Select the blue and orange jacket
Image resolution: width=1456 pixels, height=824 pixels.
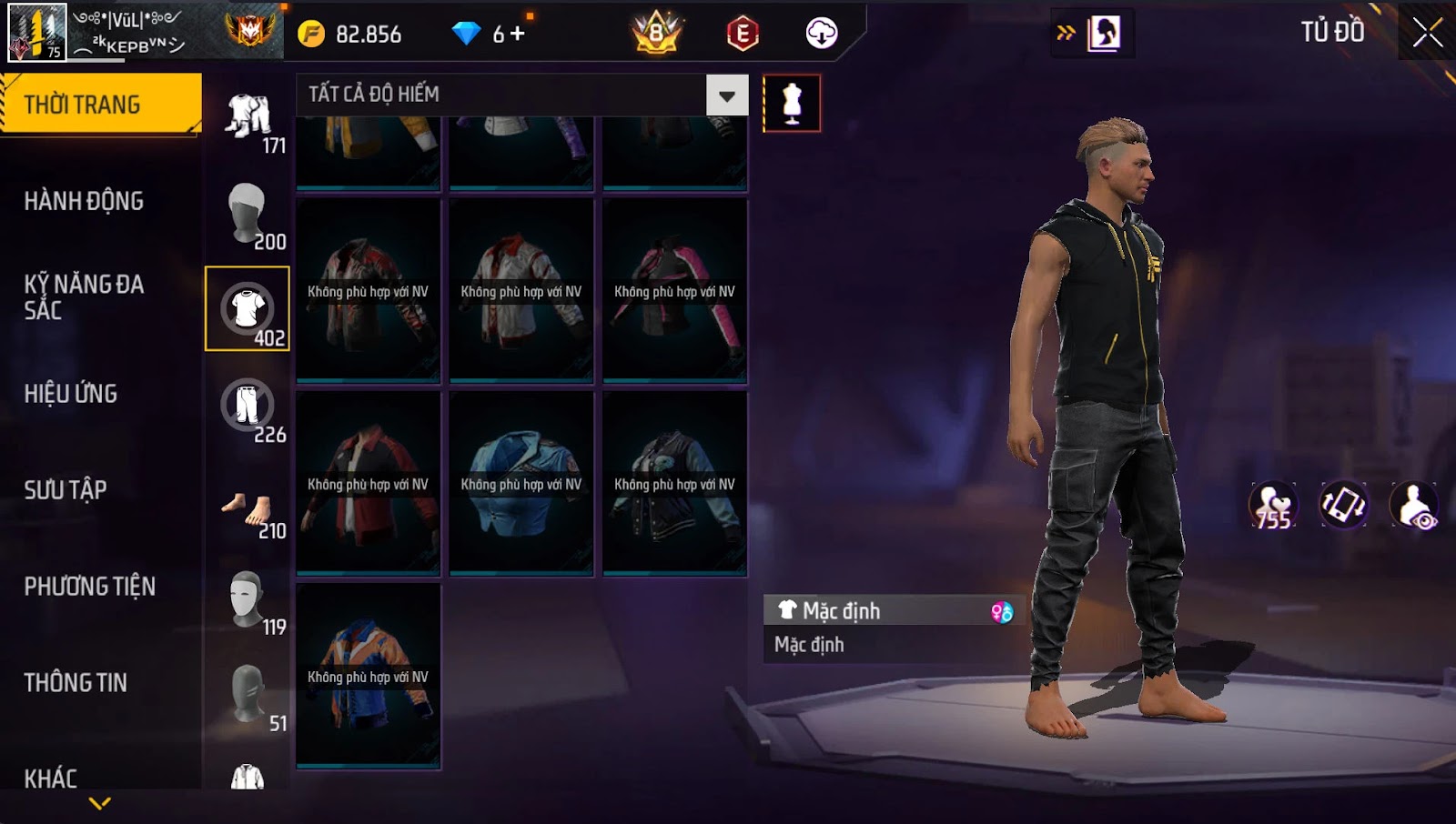pos(369,676)
